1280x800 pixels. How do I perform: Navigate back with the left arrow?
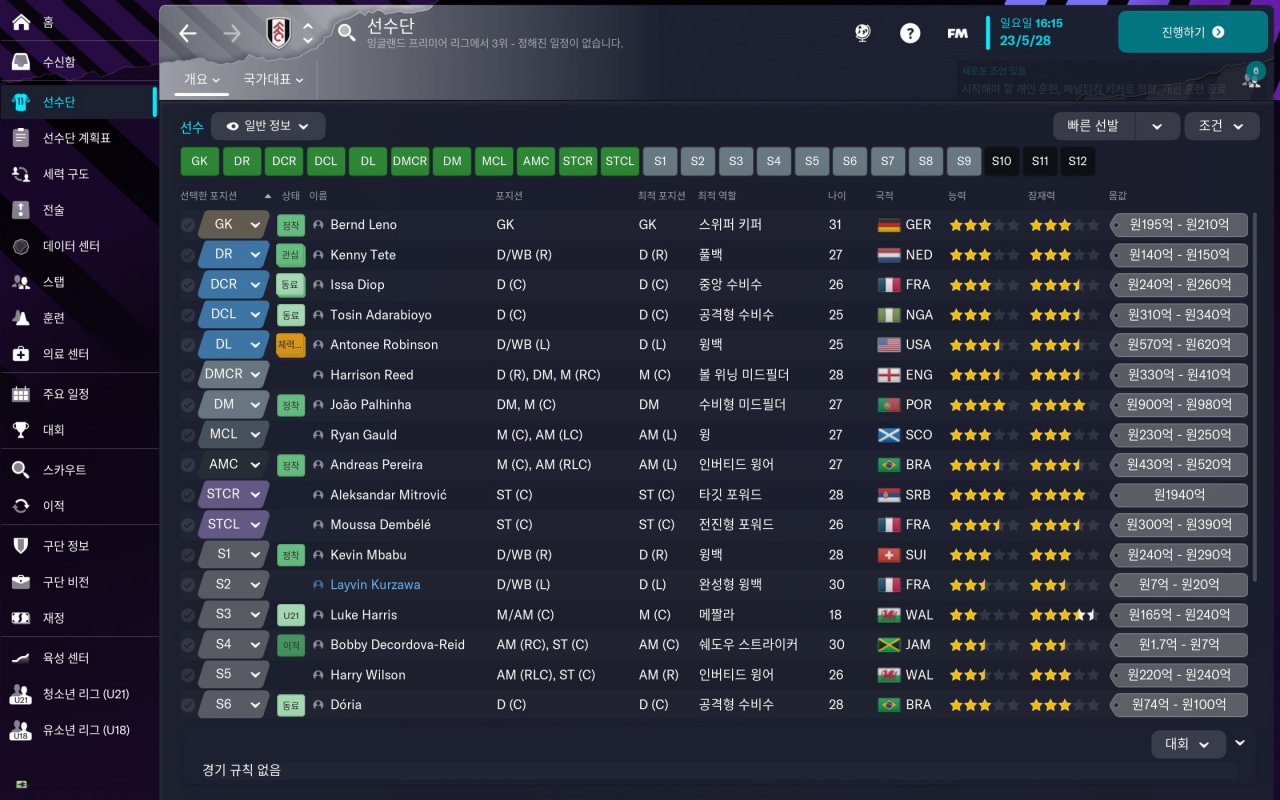coord(188,33)
